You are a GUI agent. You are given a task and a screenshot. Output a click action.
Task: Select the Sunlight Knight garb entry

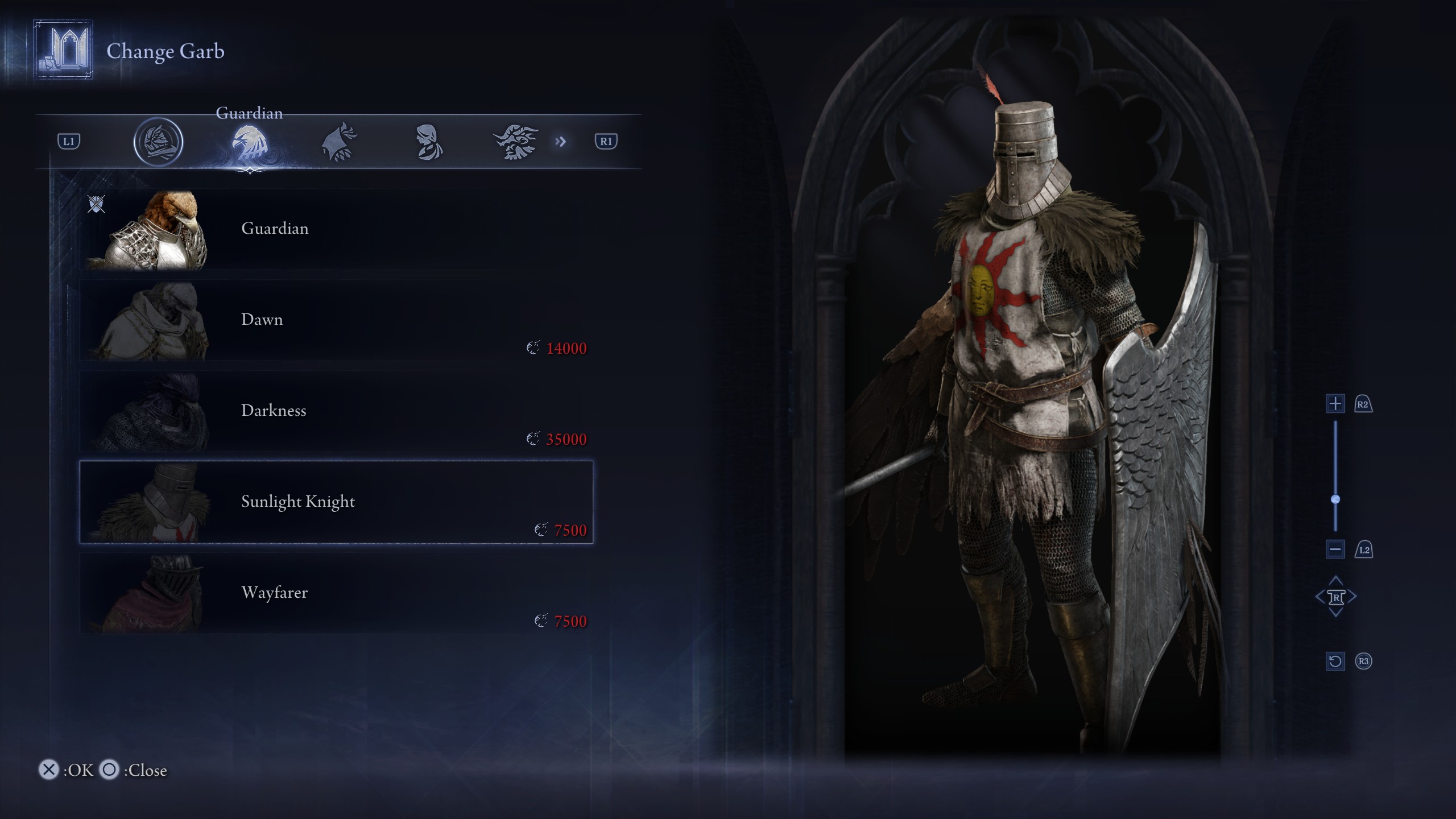coord(336,502)
